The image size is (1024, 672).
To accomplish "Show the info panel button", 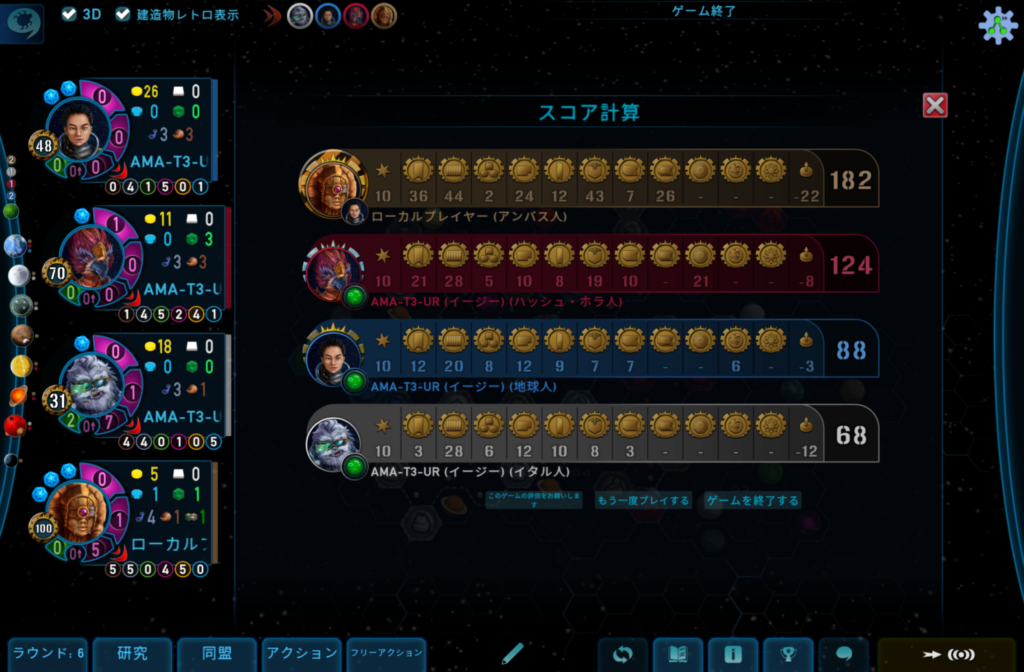I will pos(733,655).
